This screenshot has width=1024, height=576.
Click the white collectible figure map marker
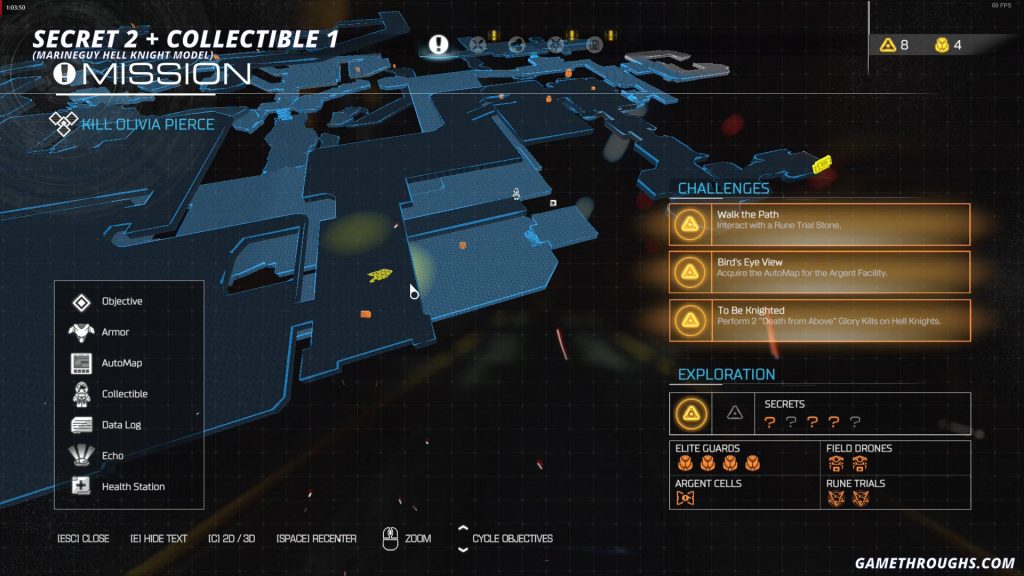(516, 193)
